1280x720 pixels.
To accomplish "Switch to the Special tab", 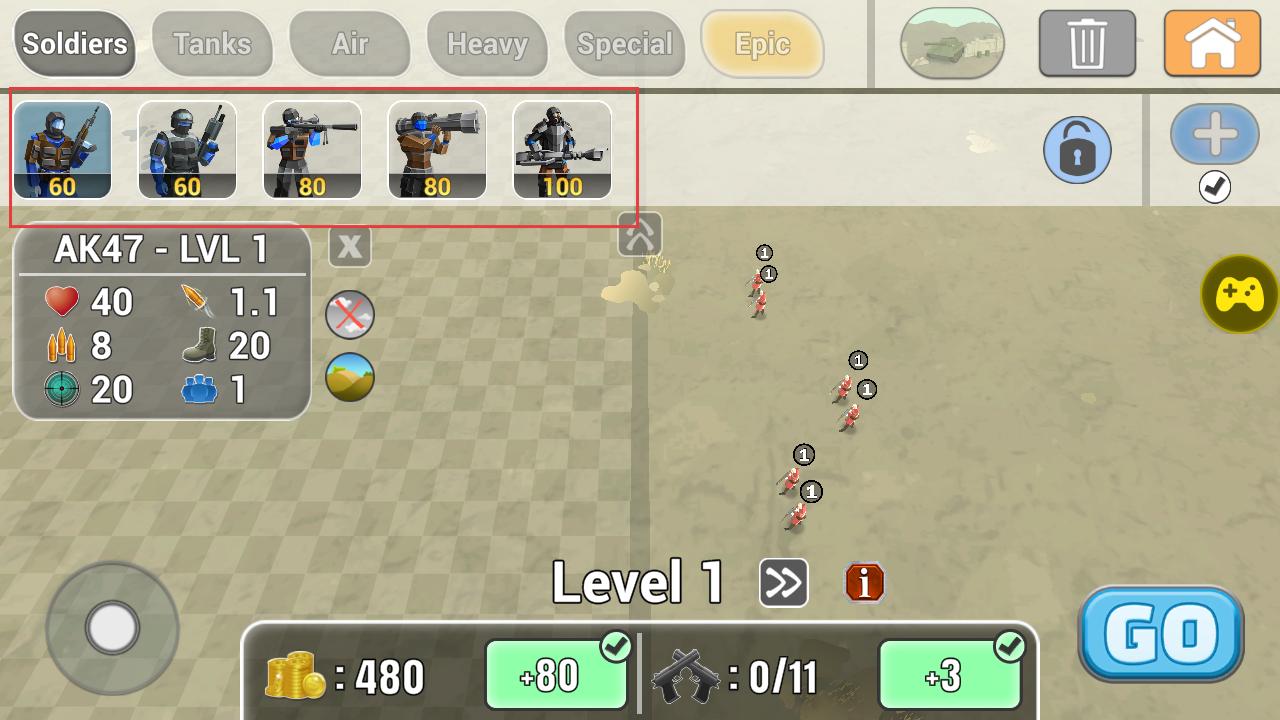I will [x=625, y=44].
